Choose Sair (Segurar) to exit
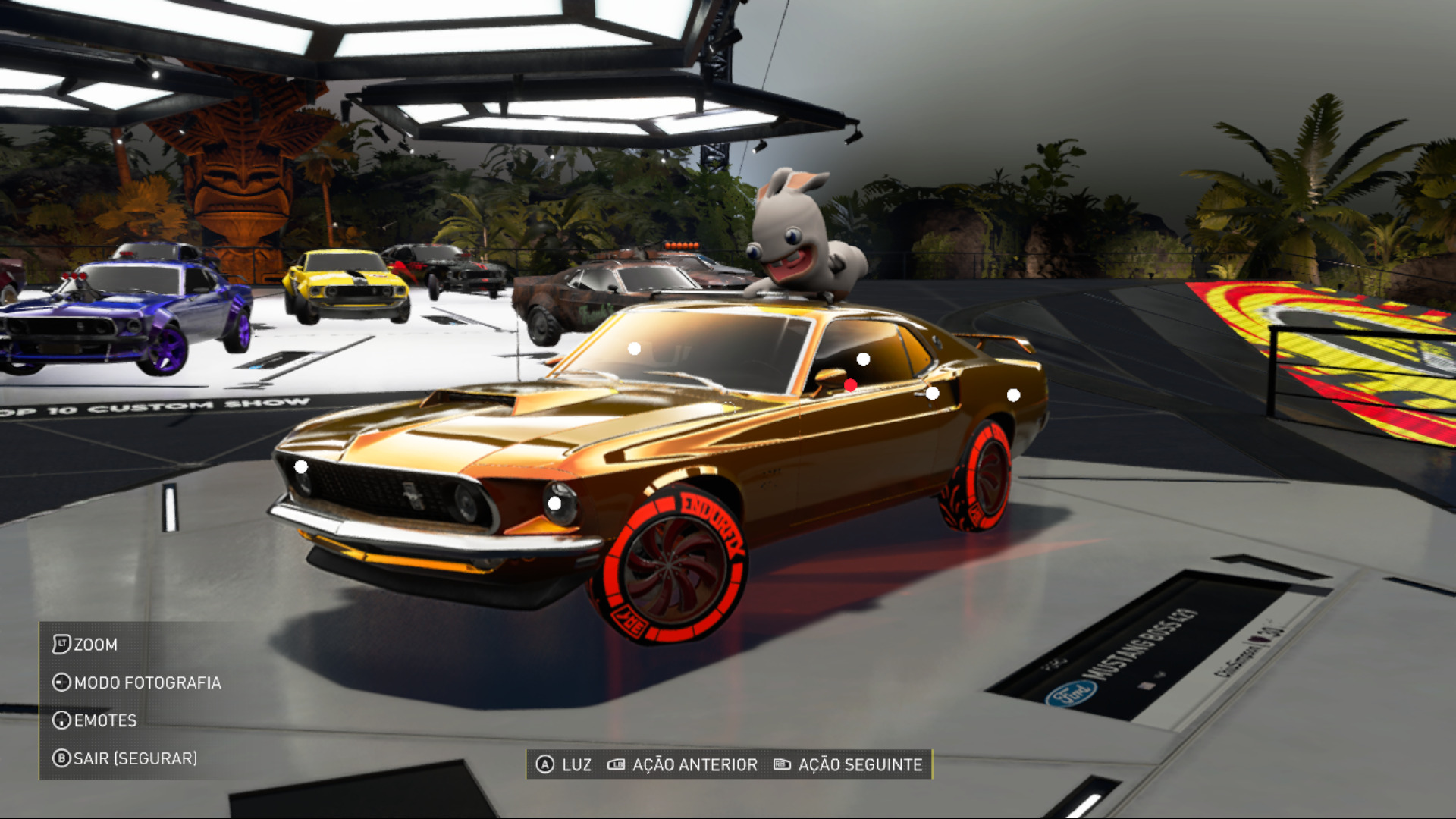Viewport: 1456px width, 819px height. pyautogui.click(x=125, y=758)
